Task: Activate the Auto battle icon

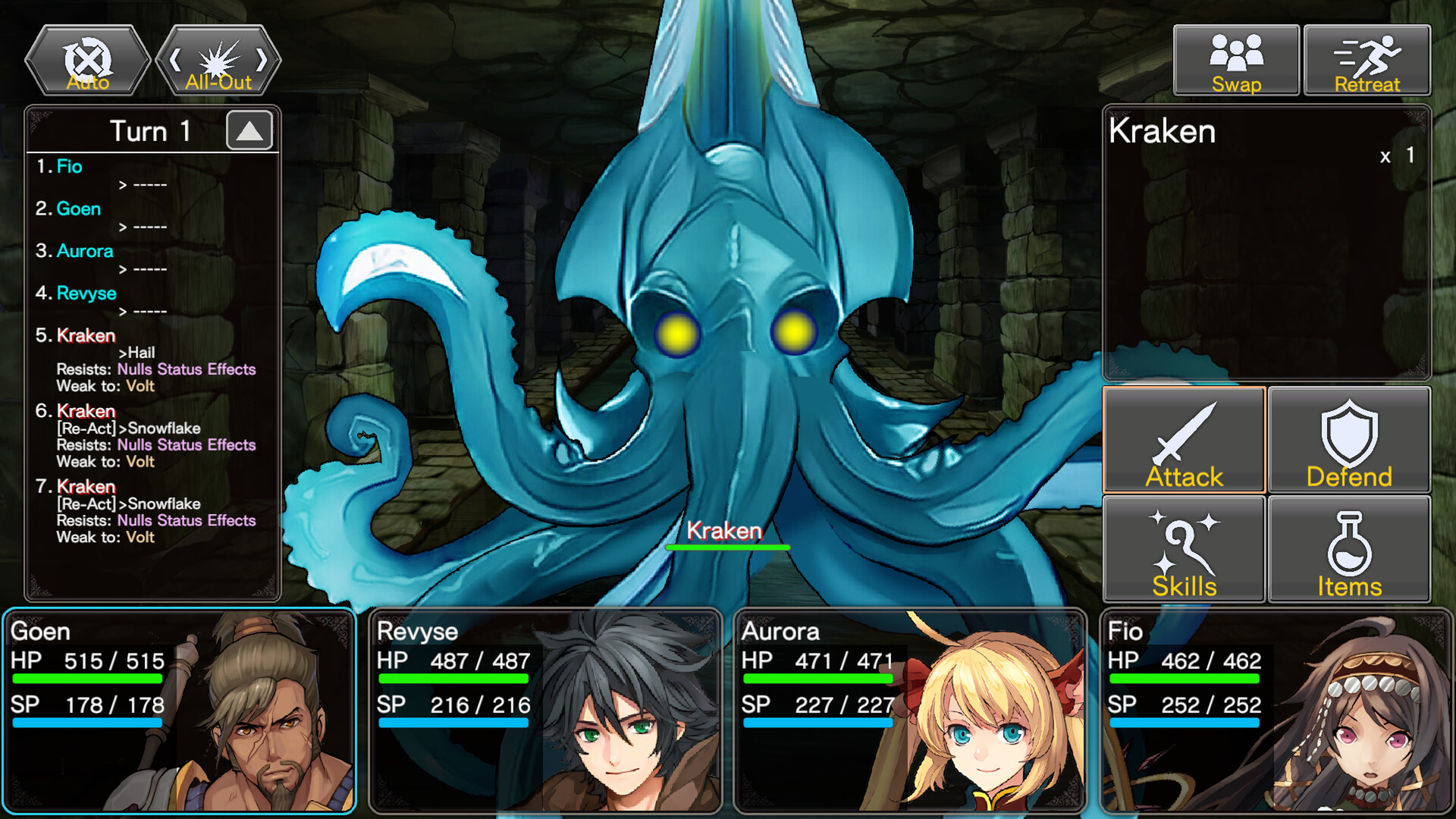Action: click(x=86, y=59)
